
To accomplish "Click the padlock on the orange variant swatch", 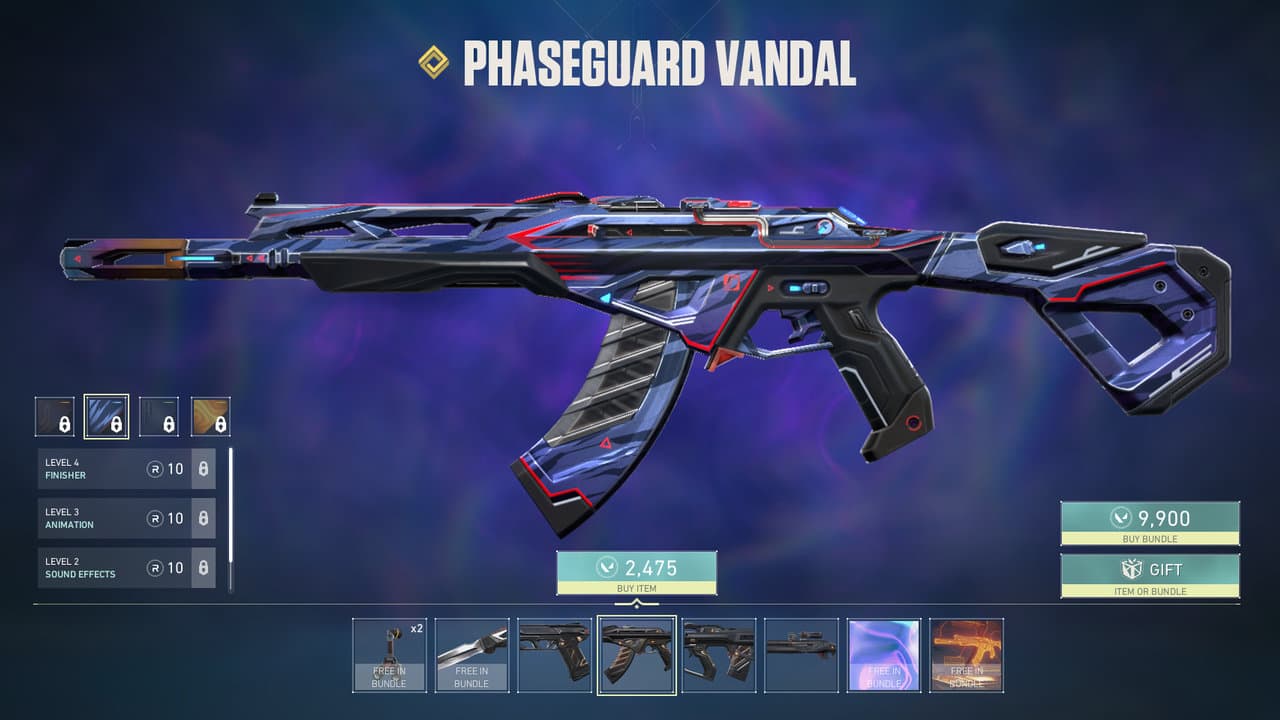I will [220, 424].
